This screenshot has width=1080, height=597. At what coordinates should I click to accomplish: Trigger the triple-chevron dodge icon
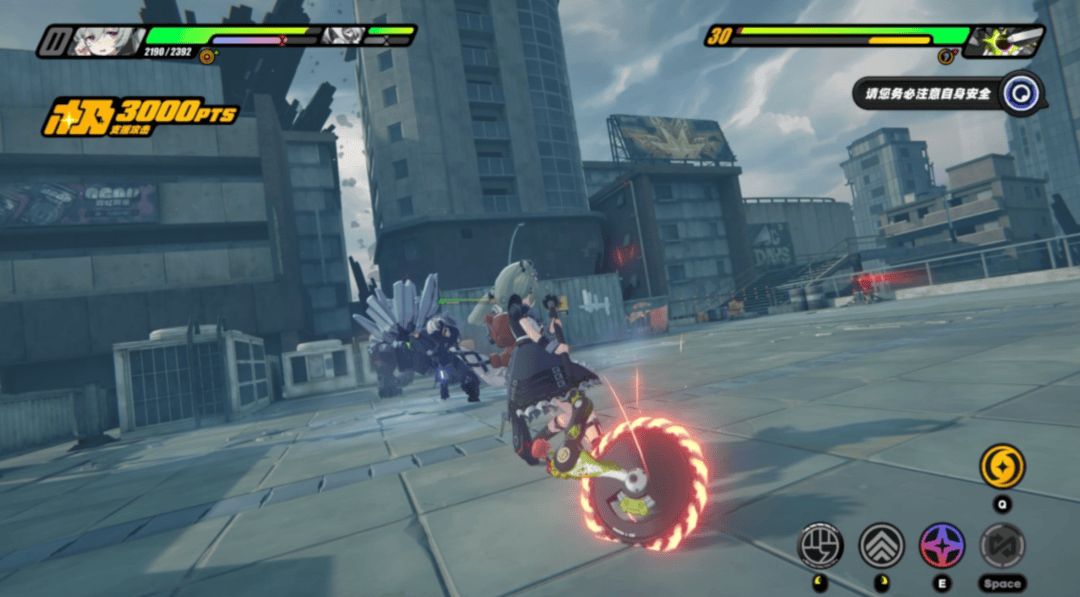[881, 545]
